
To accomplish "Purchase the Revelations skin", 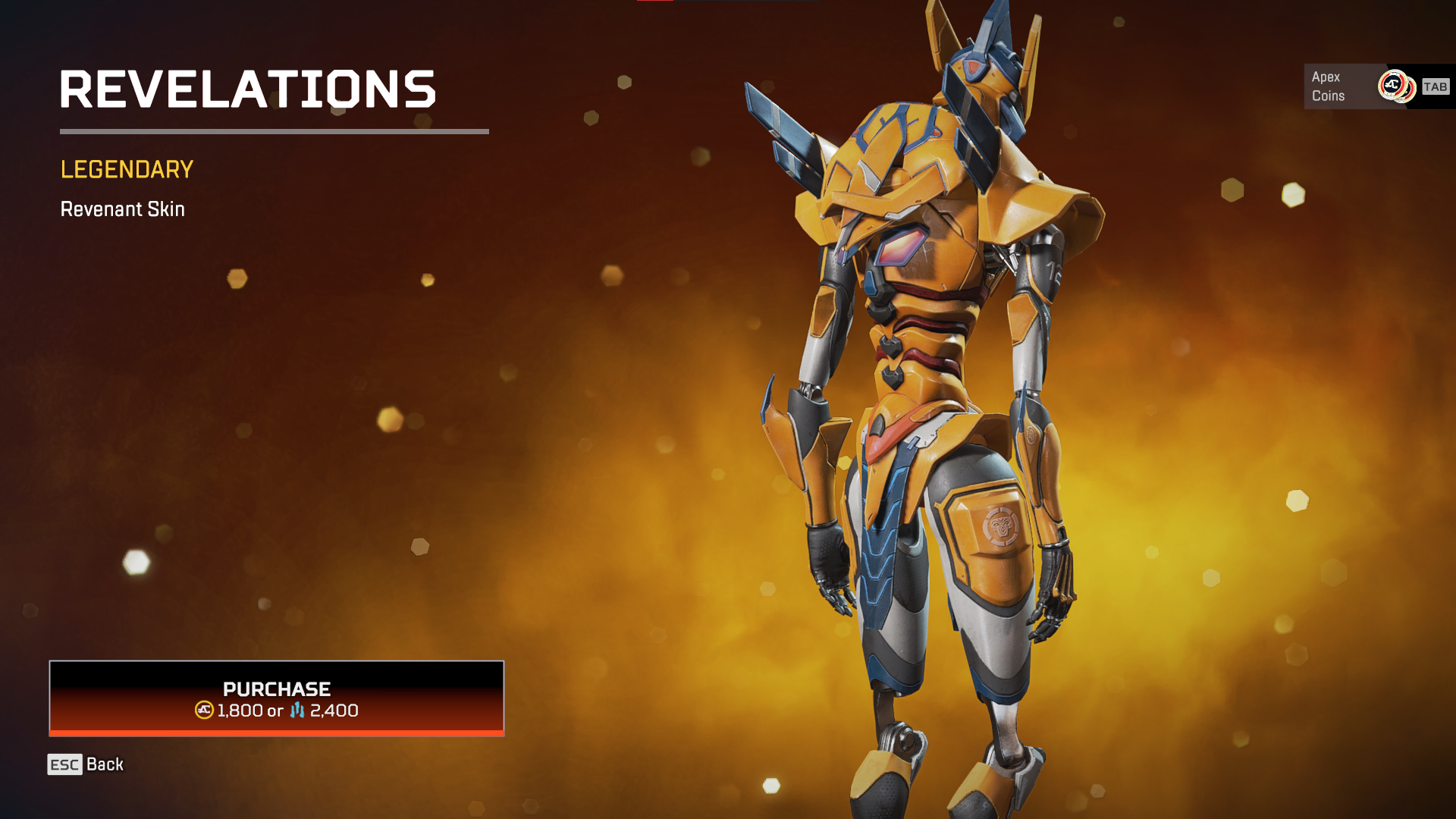I will [277, 698].
